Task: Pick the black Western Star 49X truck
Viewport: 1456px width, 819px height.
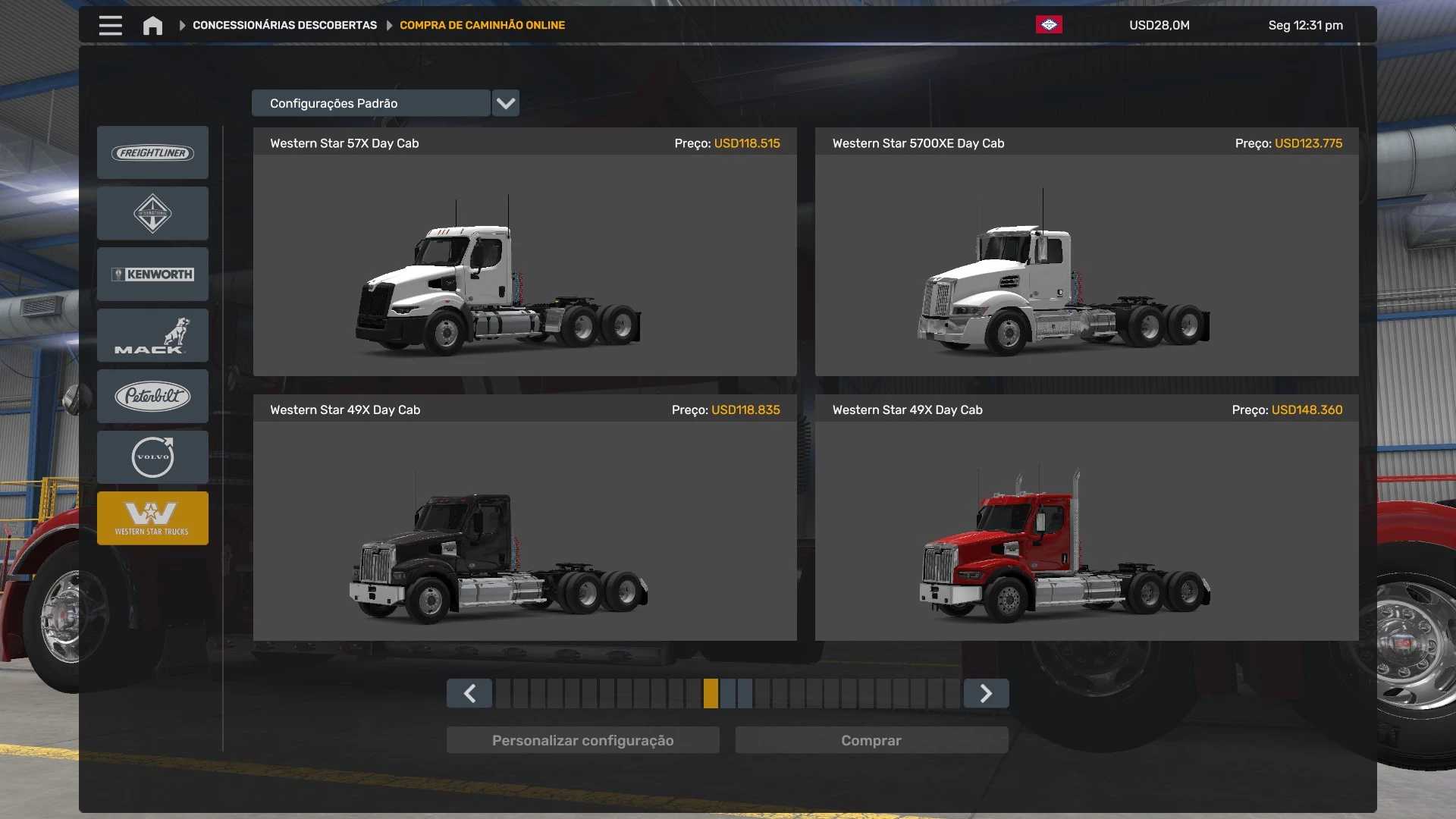Action: pos(525,531)
